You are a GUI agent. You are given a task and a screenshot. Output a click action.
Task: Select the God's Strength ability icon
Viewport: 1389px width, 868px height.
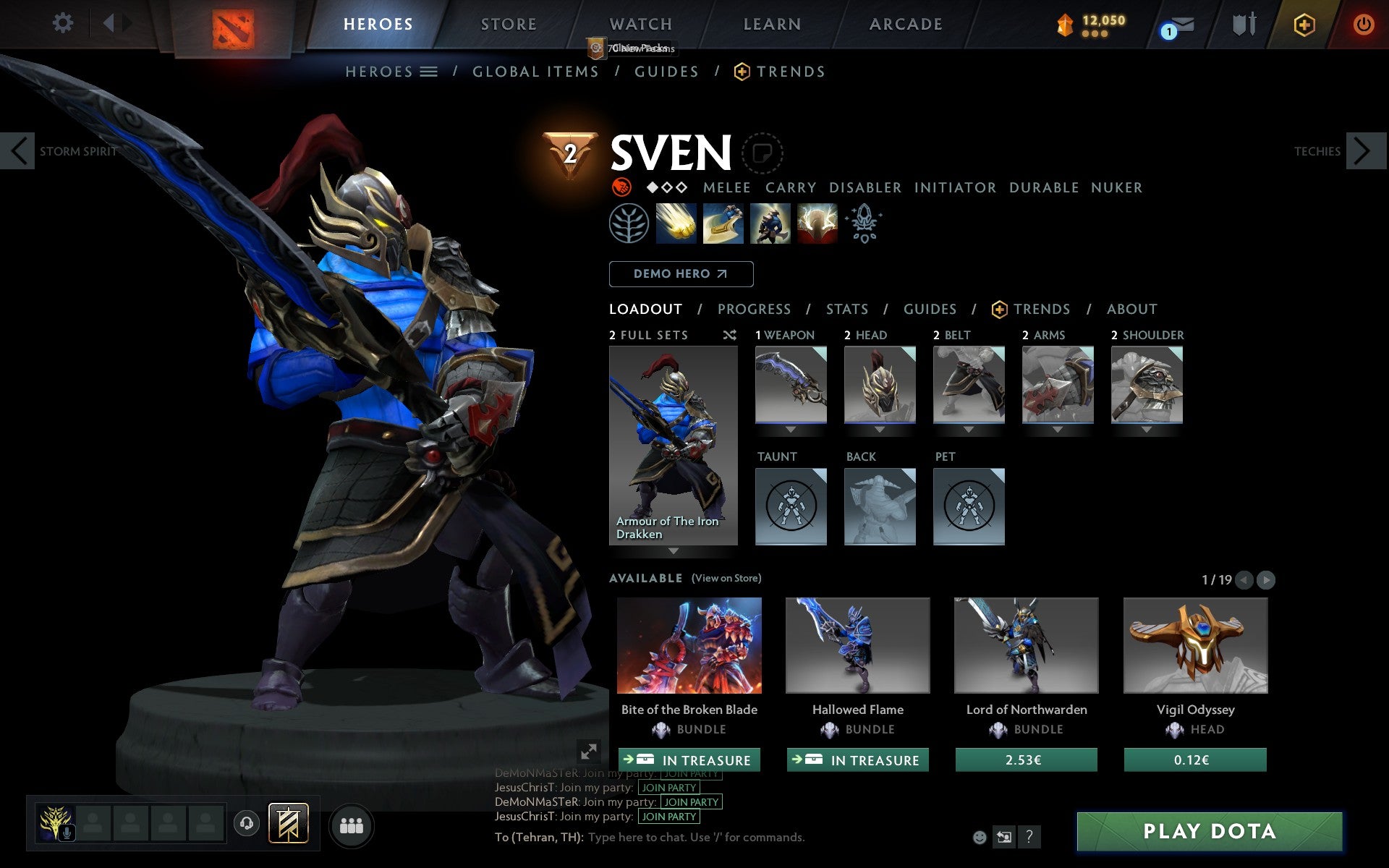(817, 223)
